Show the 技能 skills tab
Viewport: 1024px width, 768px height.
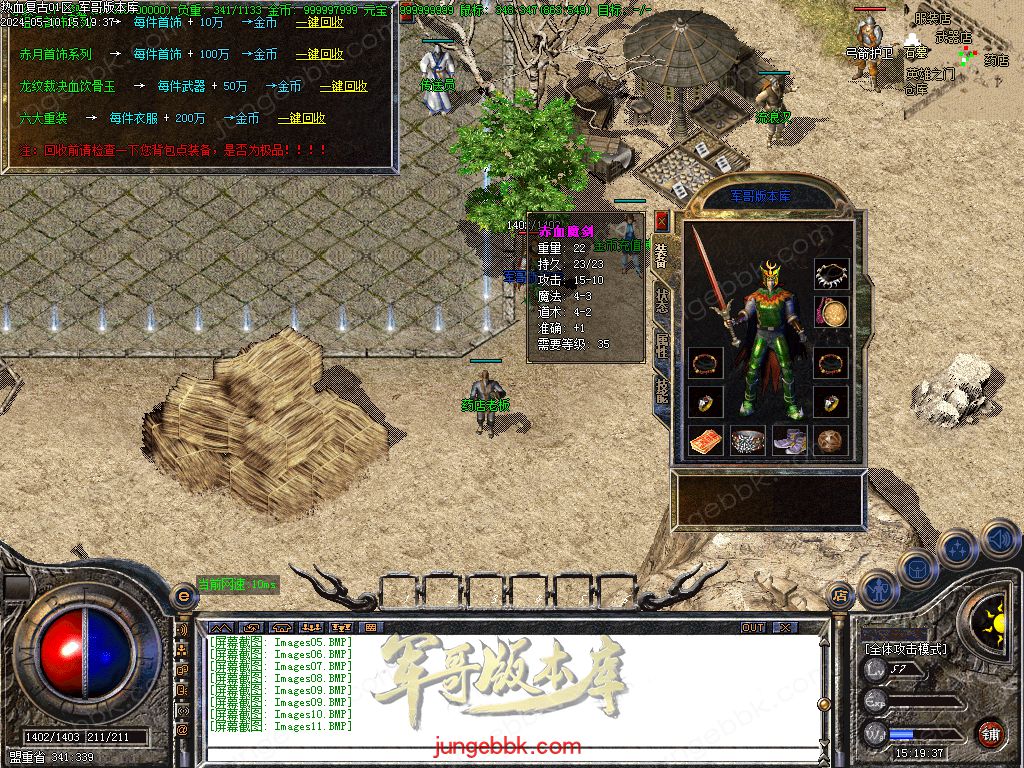tap(662, 390)
